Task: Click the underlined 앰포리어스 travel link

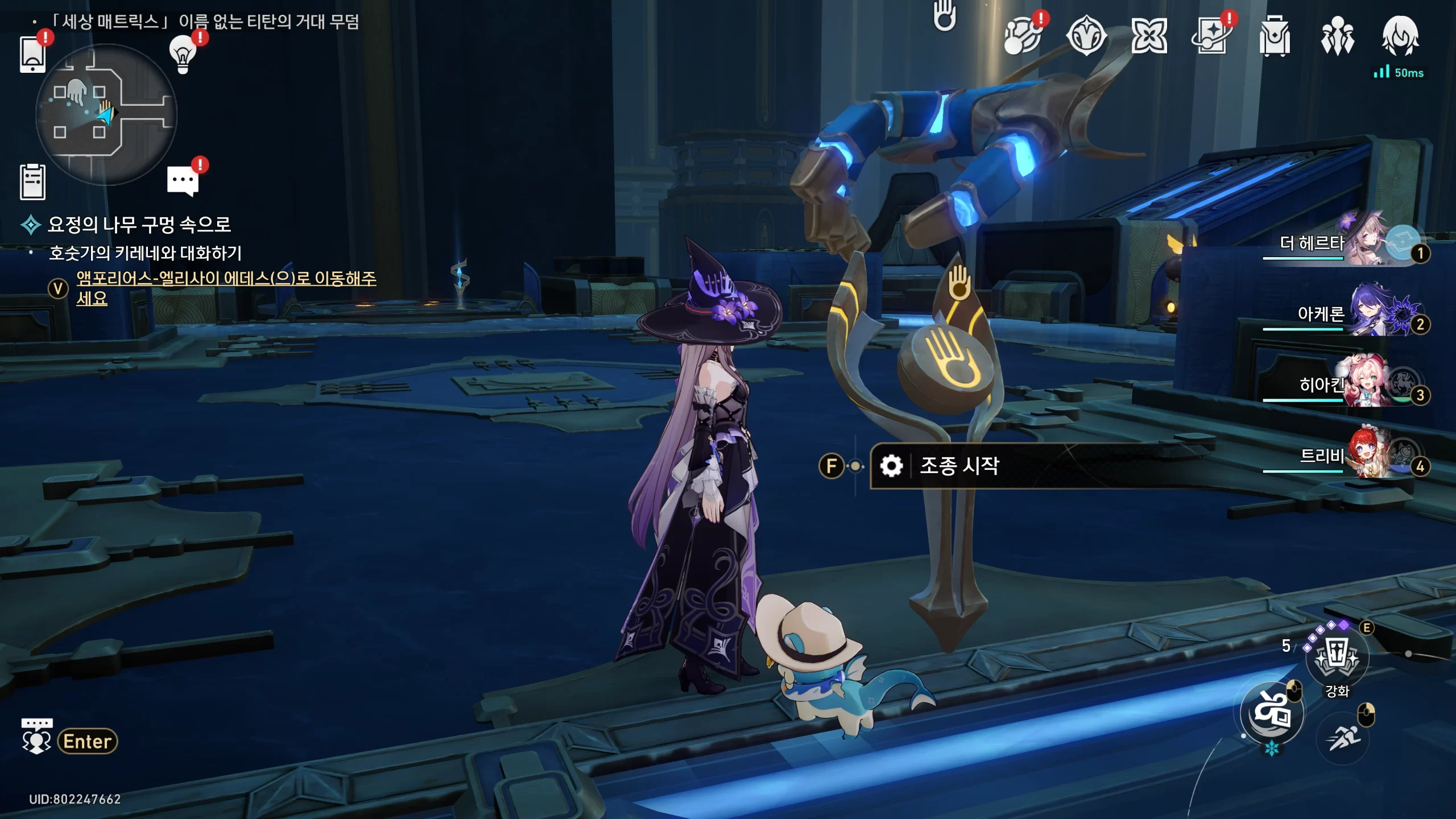Action: pyautogui.click(x=226, y=279)
